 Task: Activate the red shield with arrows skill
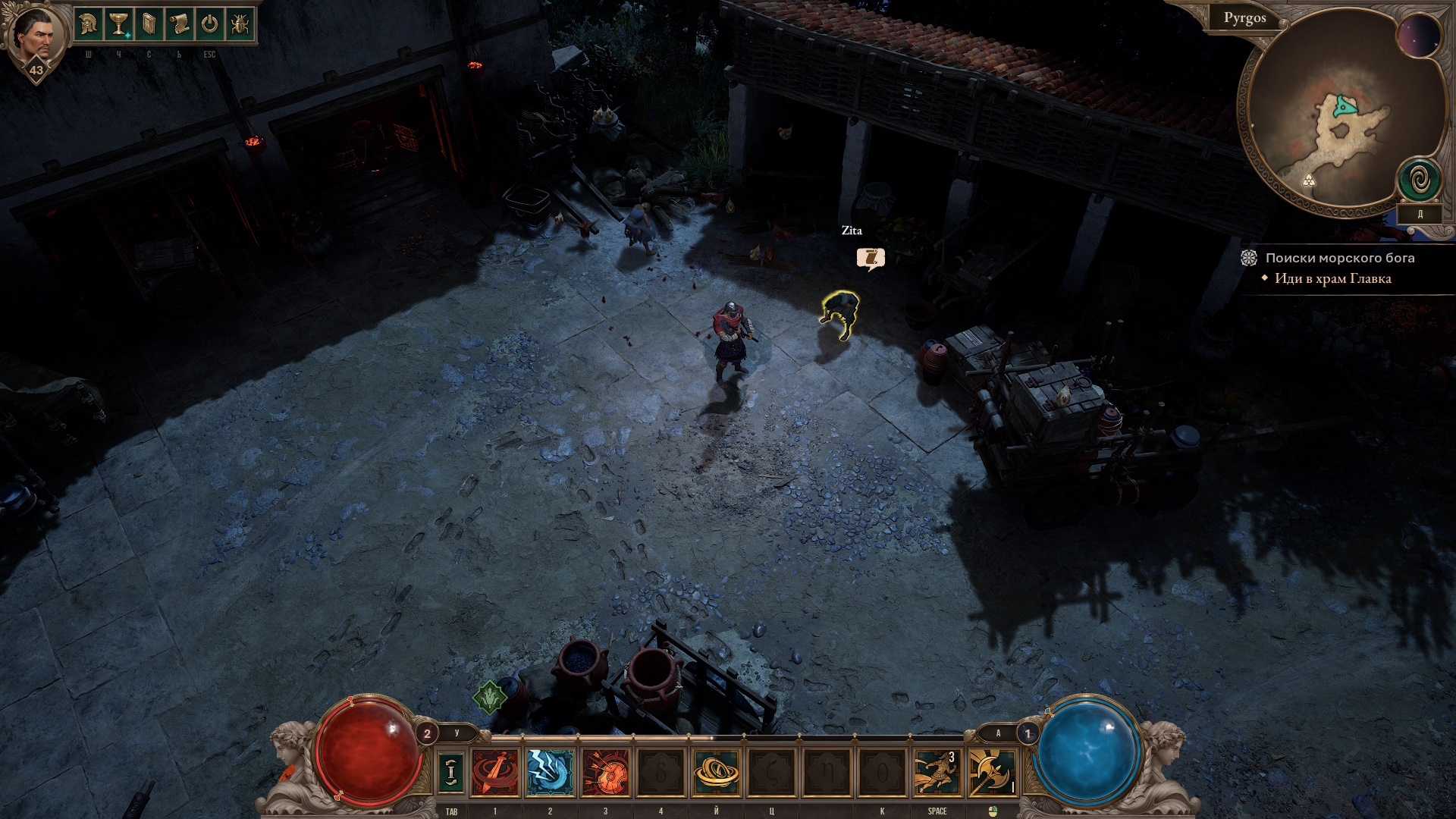point(605,772)
